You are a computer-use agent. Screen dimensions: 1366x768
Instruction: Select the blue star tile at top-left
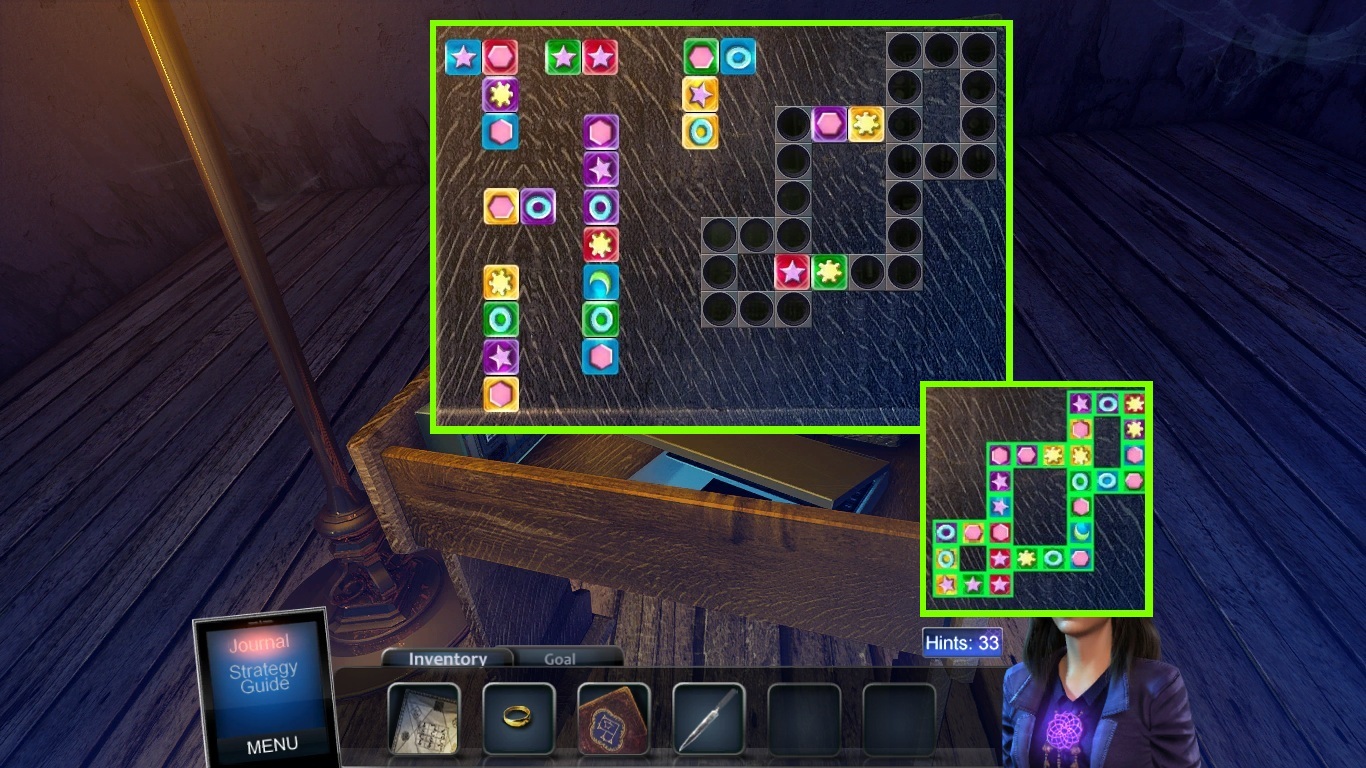pyautogui.click(x=462, y=57)
